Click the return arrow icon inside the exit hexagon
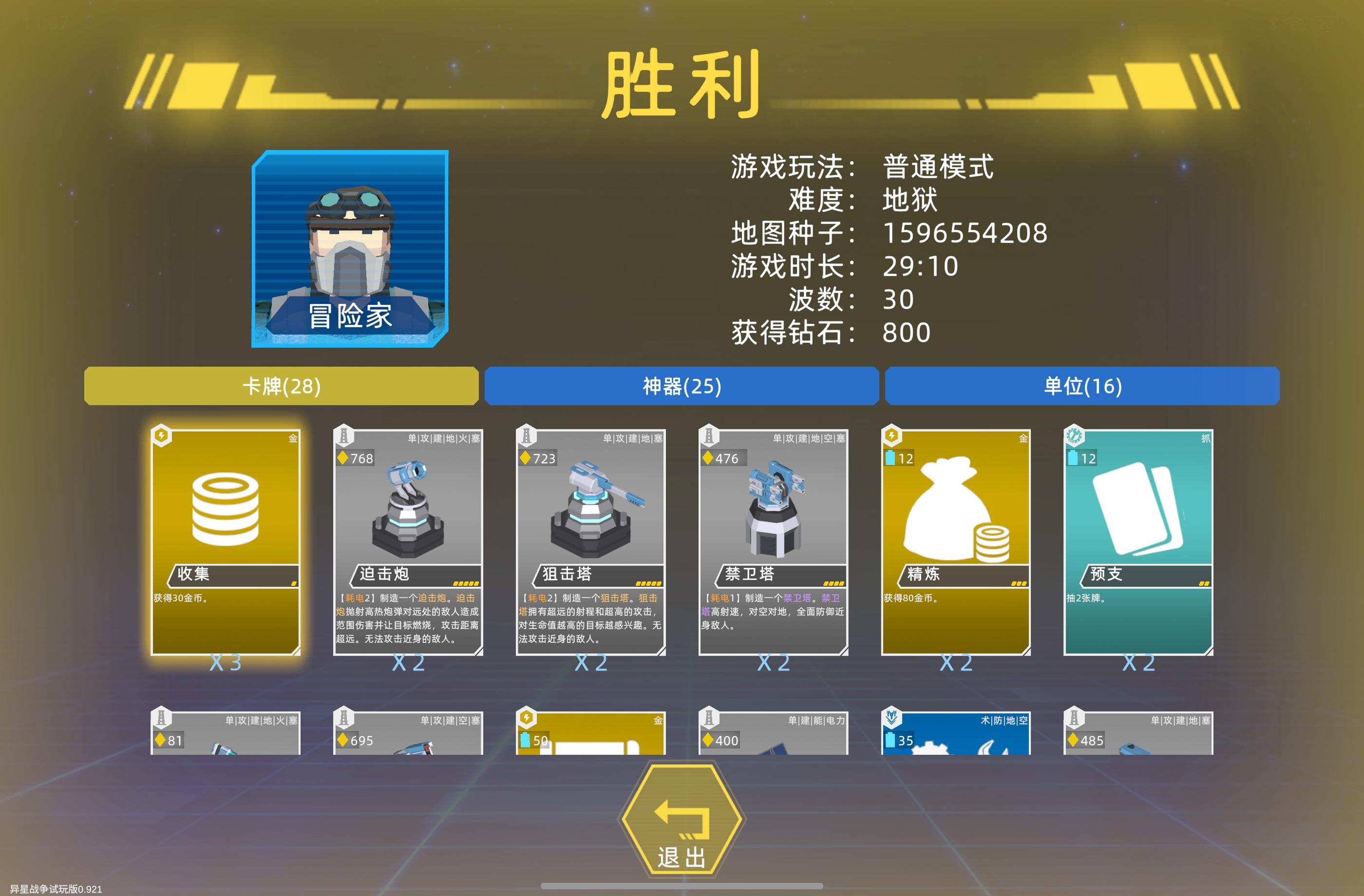Screen dimensions: 1364x896 (x=681, y=821)
